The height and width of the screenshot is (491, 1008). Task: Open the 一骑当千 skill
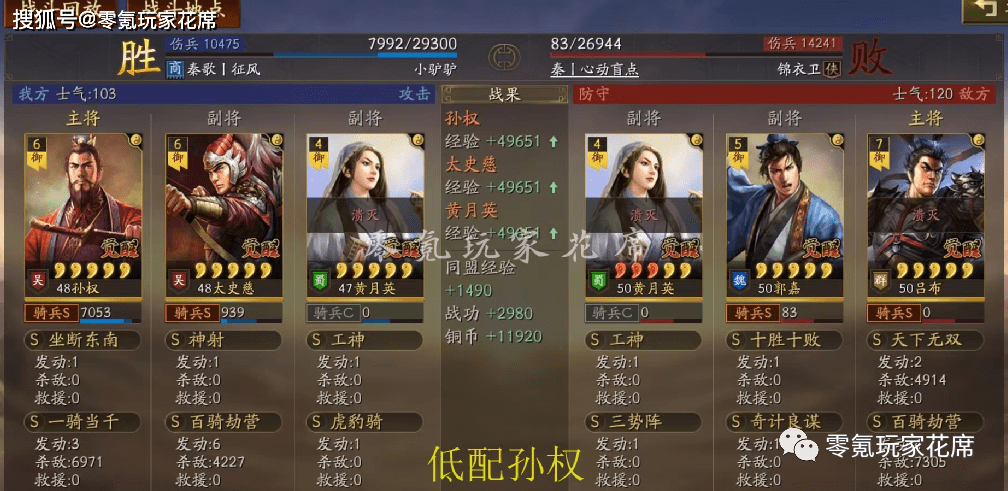click(84, 422)
